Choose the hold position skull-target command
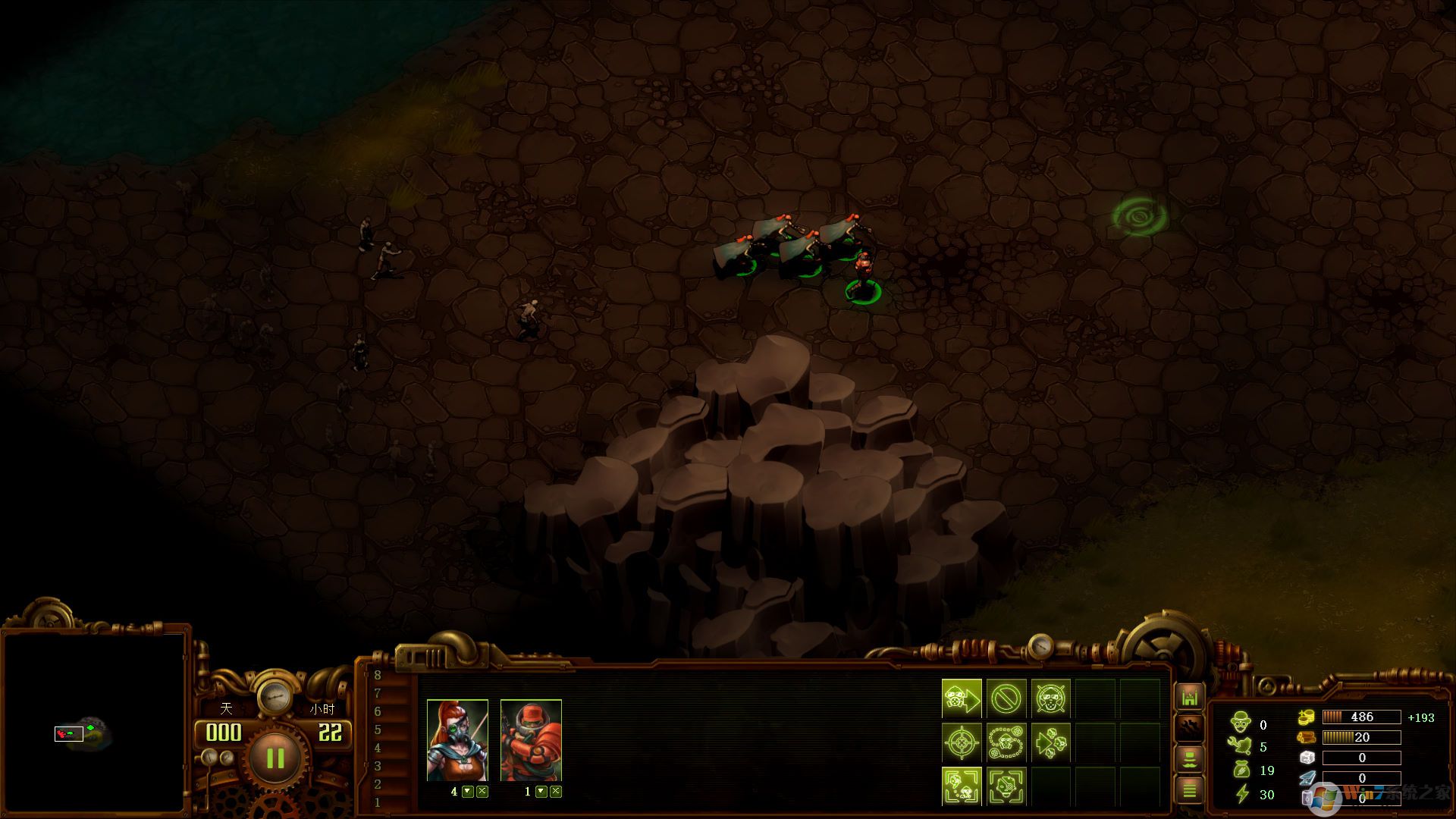 (1050, 698)
